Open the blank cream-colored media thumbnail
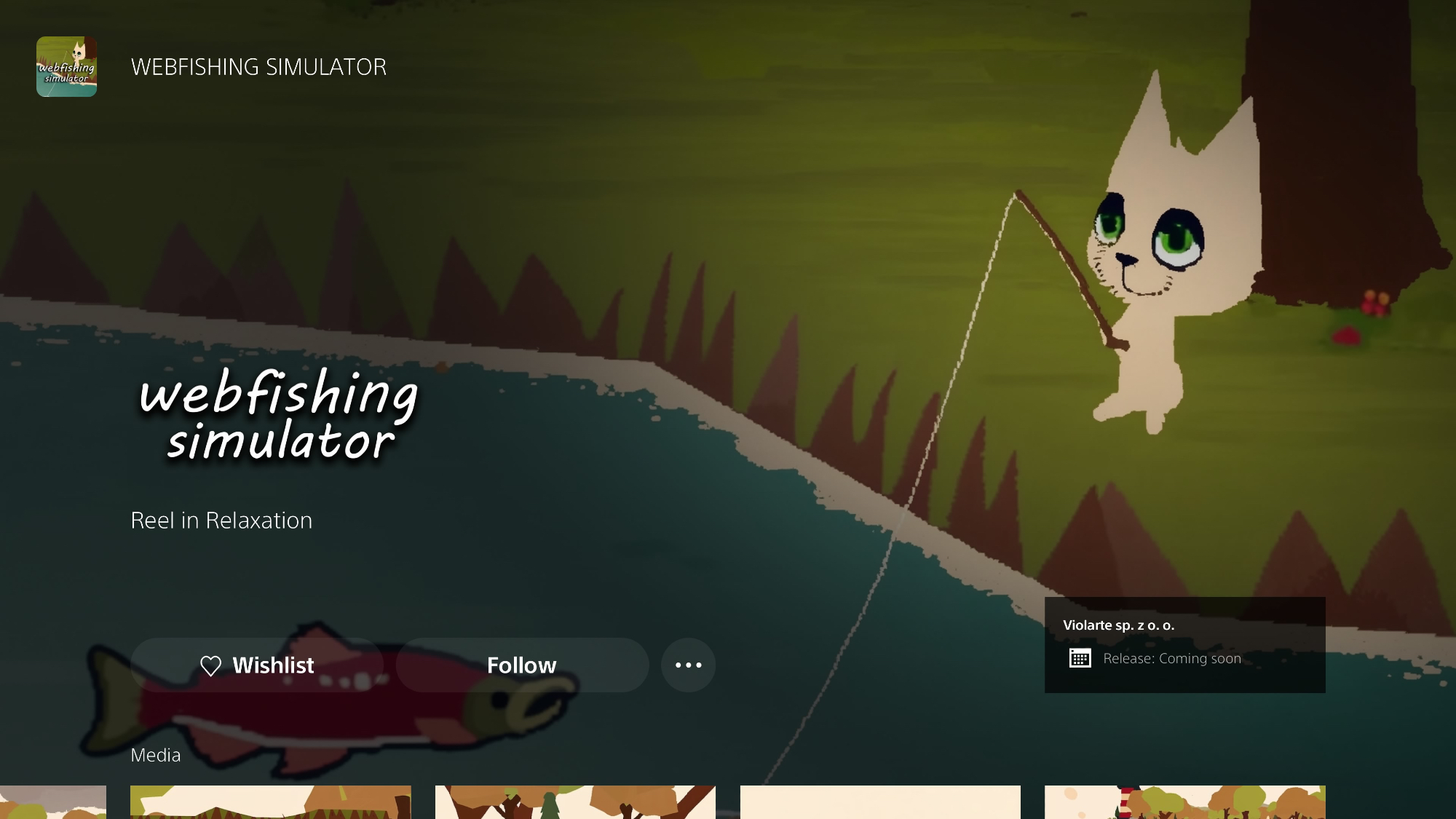Image resolution: width=1456 pixels, height=819 pixels. 880,802
